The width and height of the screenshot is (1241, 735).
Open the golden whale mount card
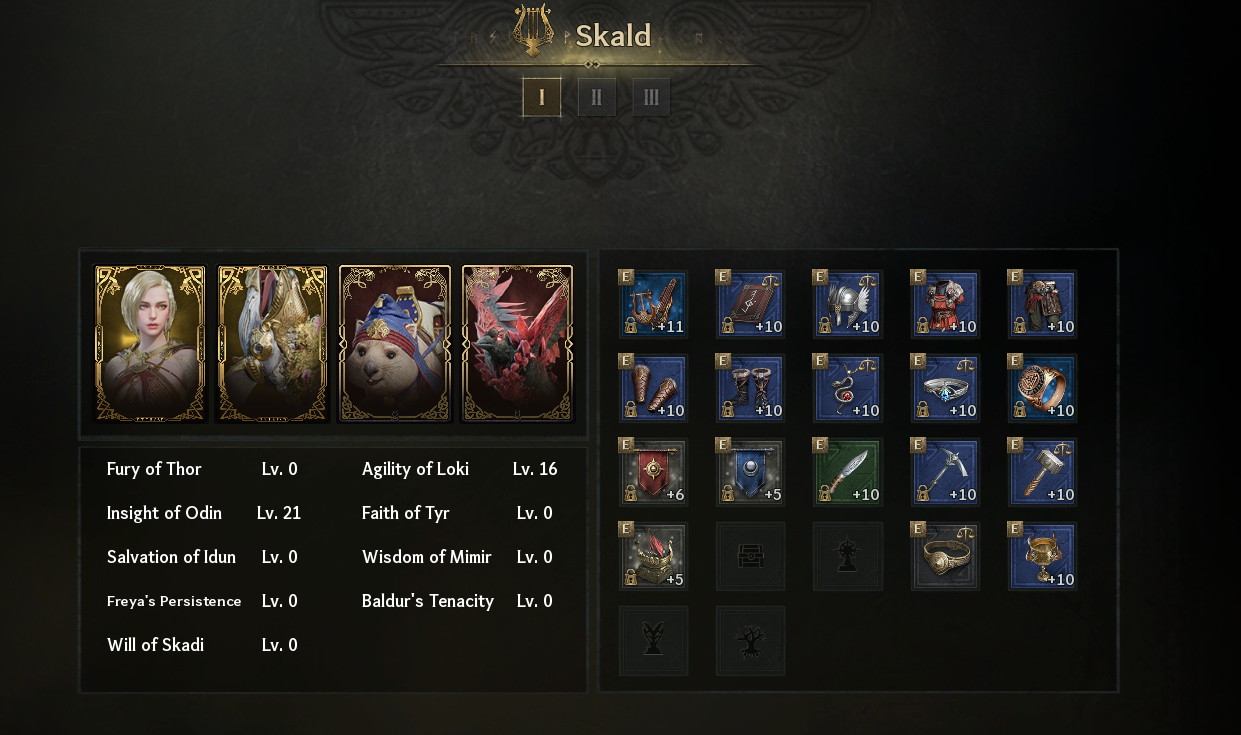272,344
